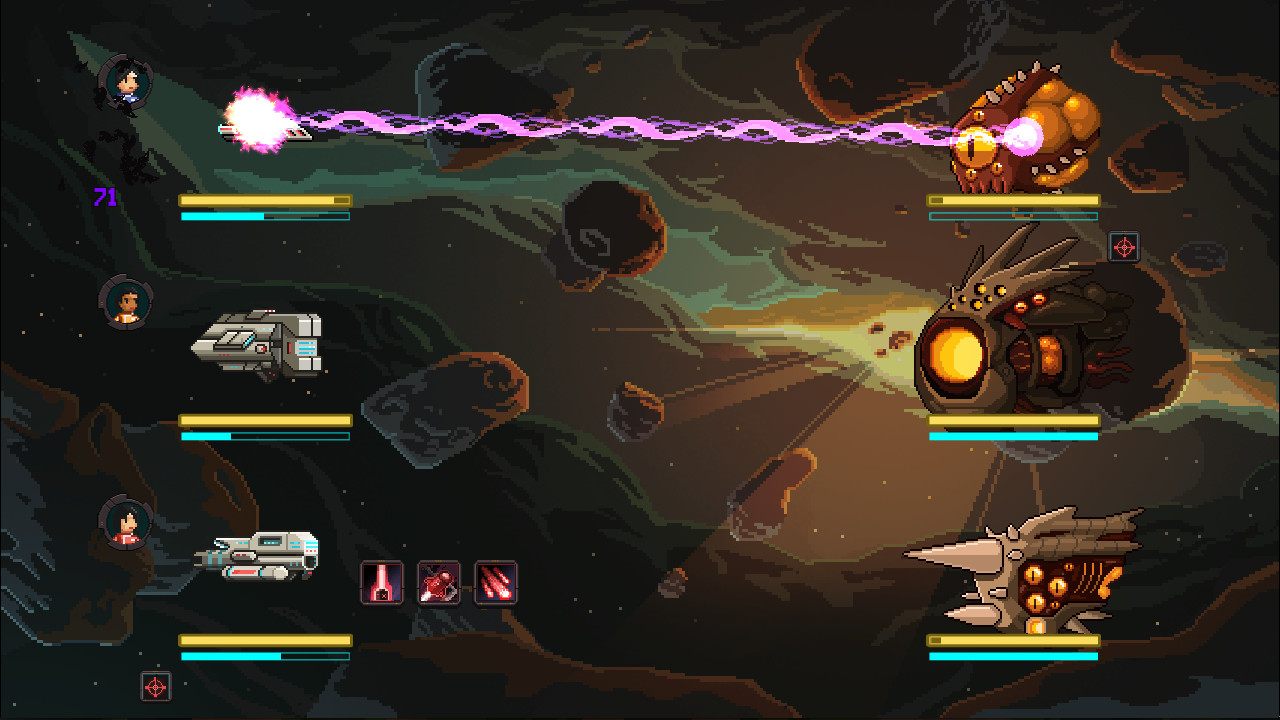The width and height of the screenshot is (1280, 720).
Task: Click the top ally's yellow health bar
Action: pyautogui.click(x=263, y=199)
